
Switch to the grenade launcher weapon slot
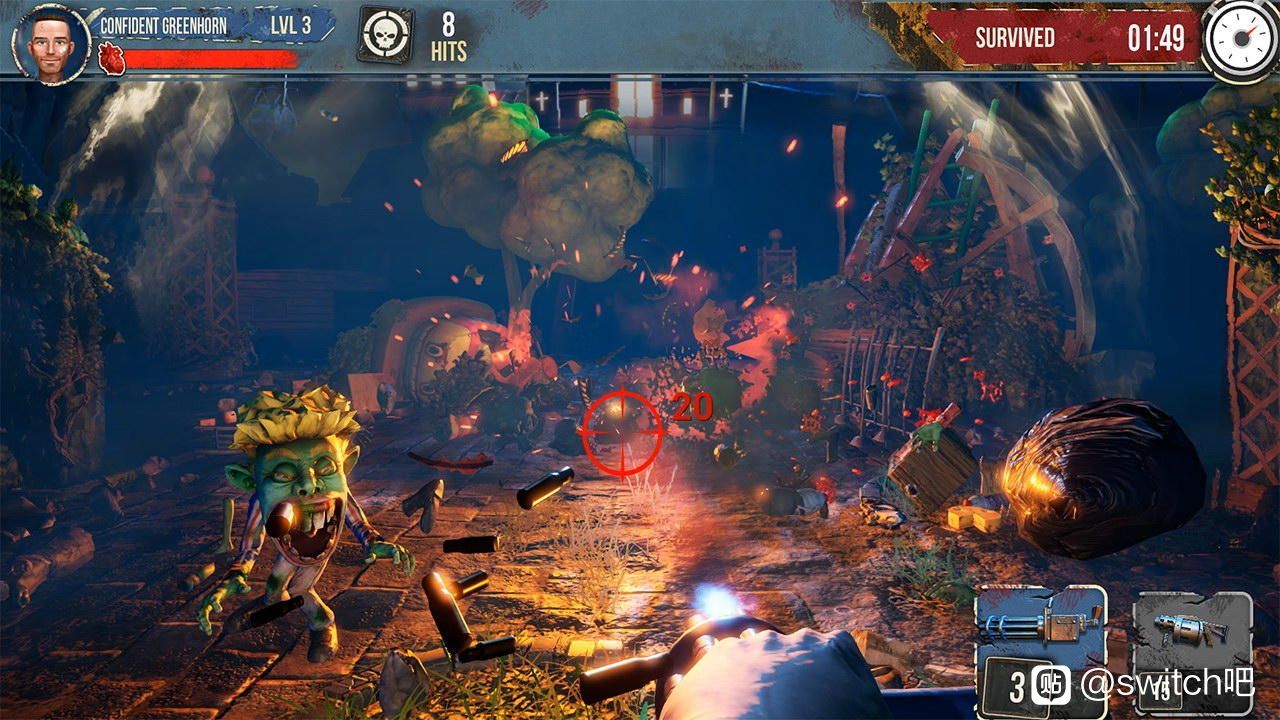point(1192,632)
